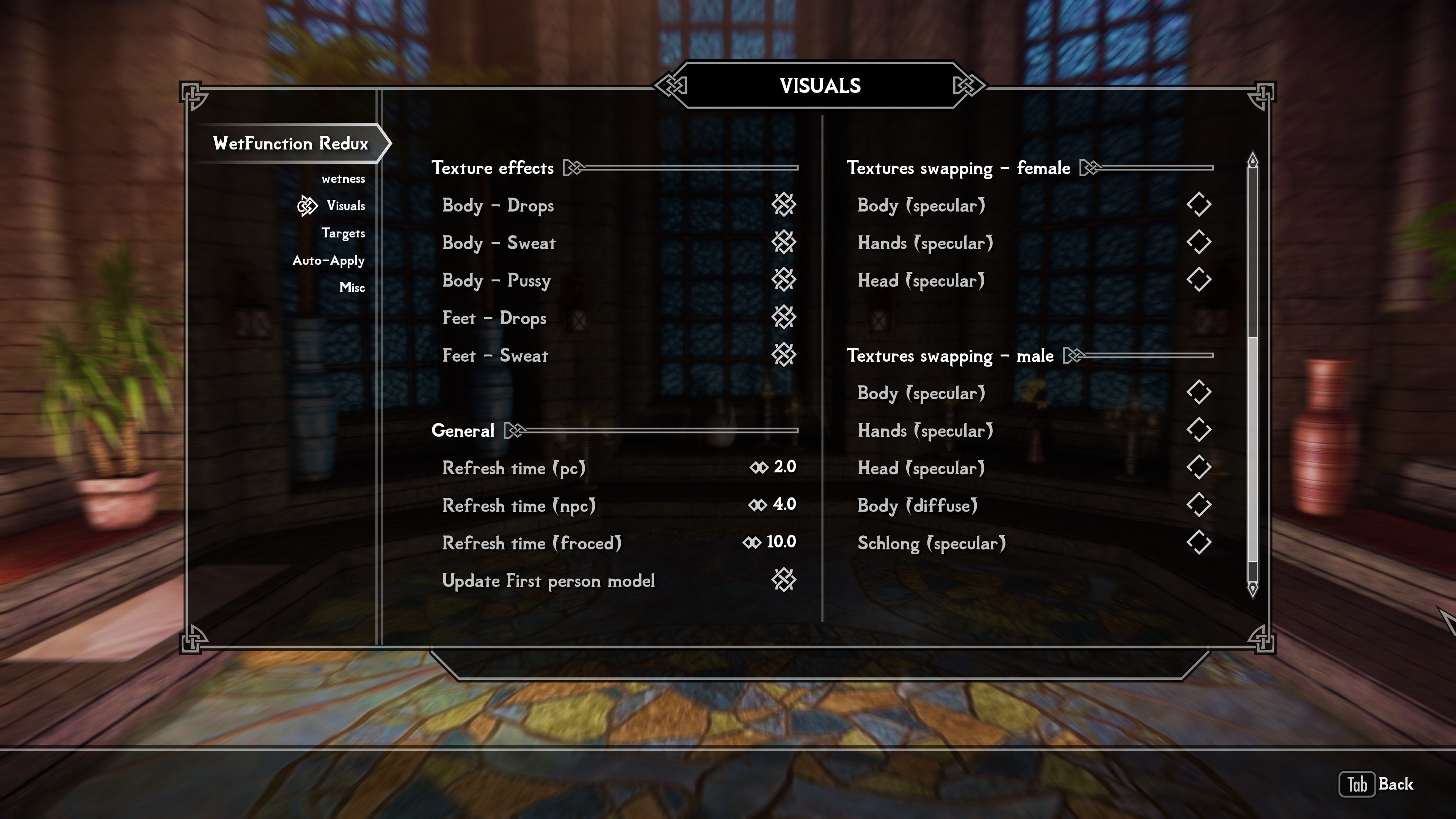
Task: Enable female Hands (specular) texture swapping
Action: coord(1198,243)
